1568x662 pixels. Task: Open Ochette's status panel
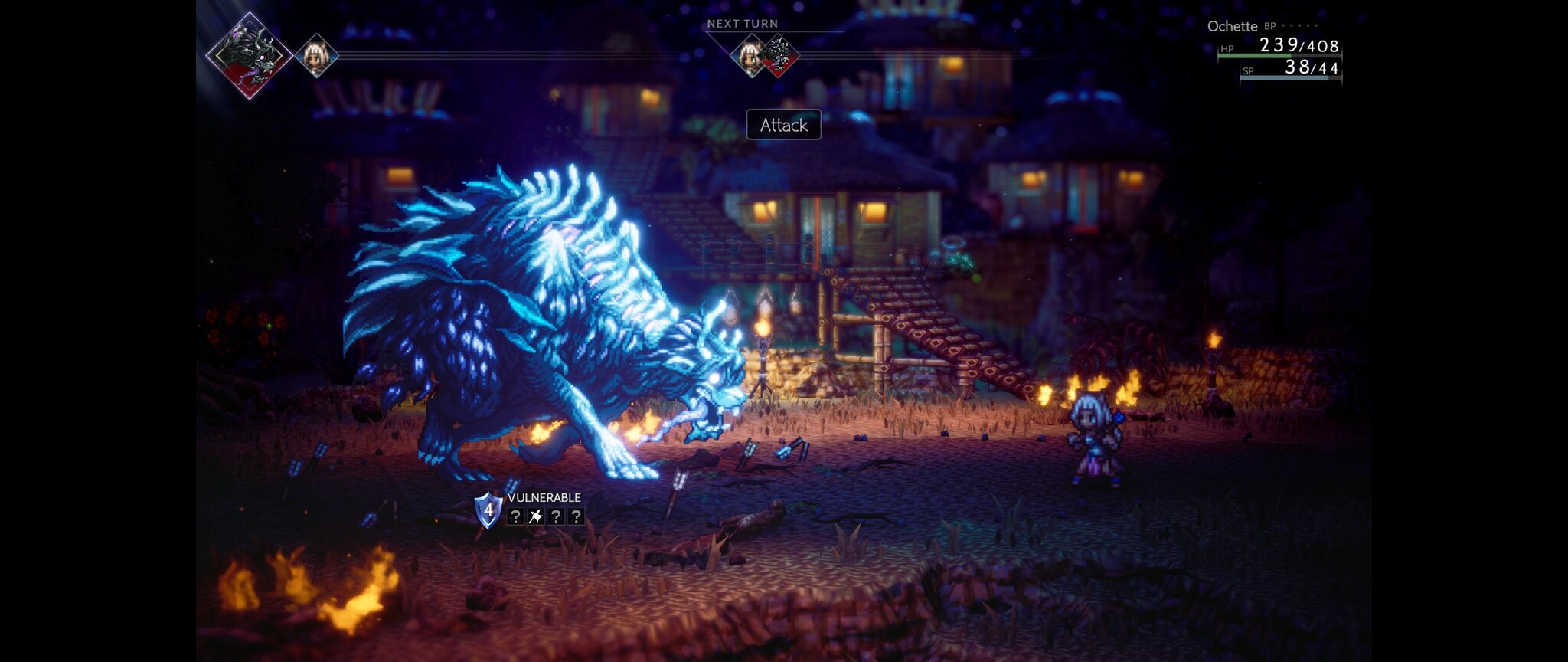tap(1274, 50)
